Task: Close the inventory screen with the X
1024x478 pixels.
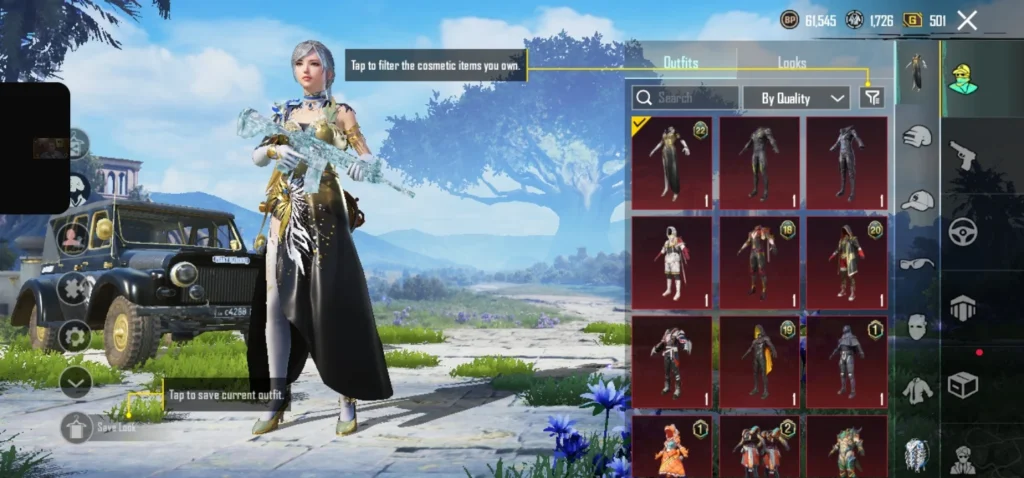Action: coord(967,20)
